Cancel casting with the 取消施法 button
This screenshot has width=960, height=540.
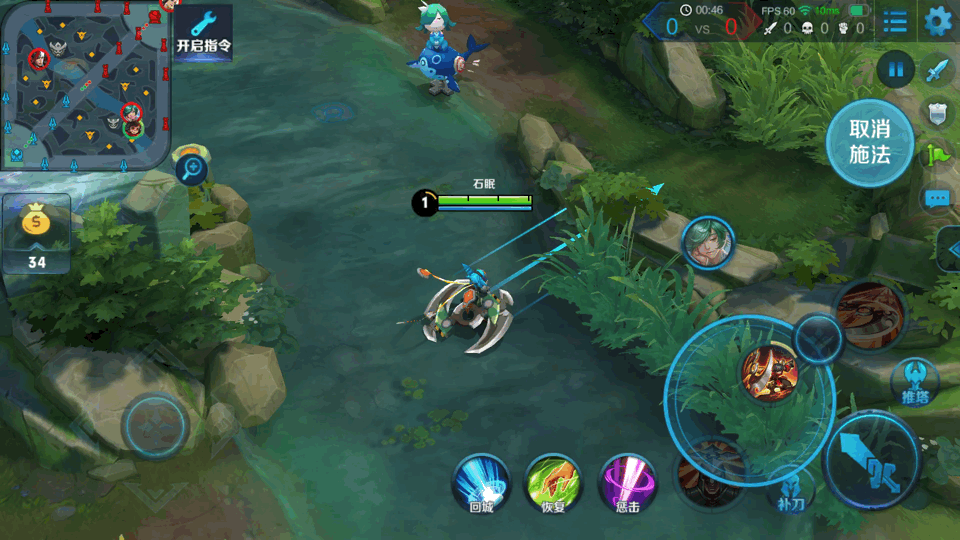coord(869,142)
